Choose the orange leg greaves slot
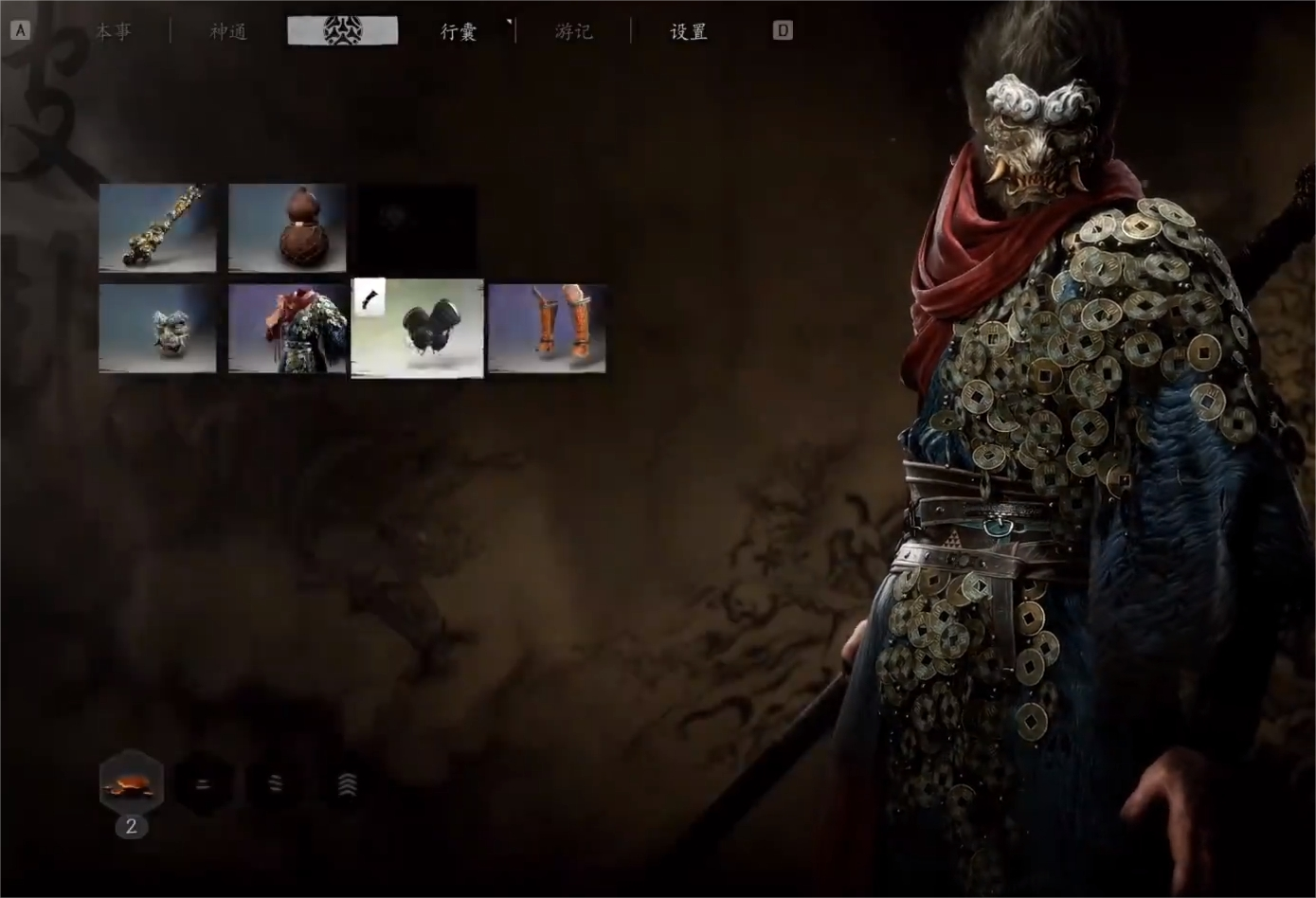Screen dimensions: 1316x898 (548, 329)
